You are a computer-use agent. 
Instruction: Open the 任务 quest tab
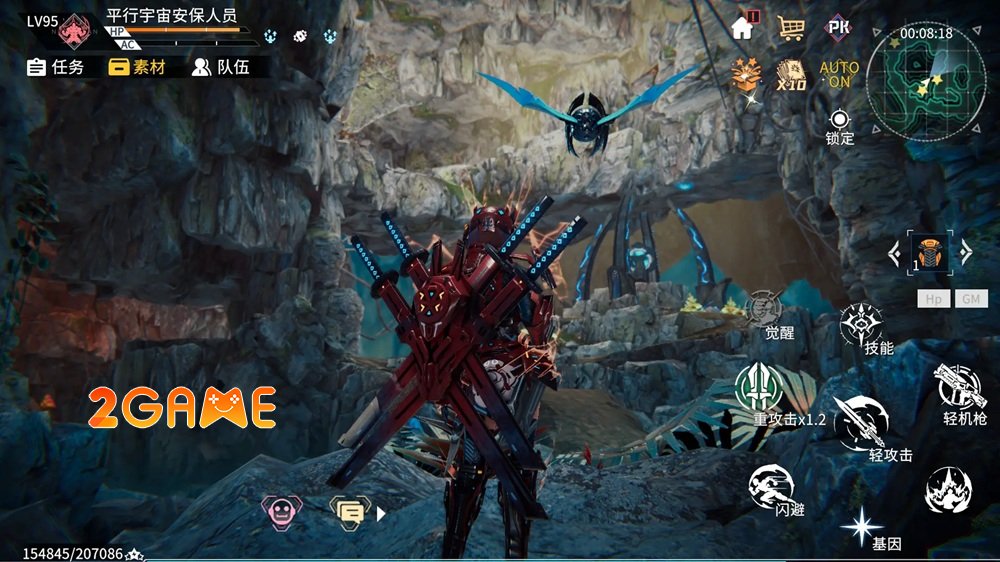55,67
